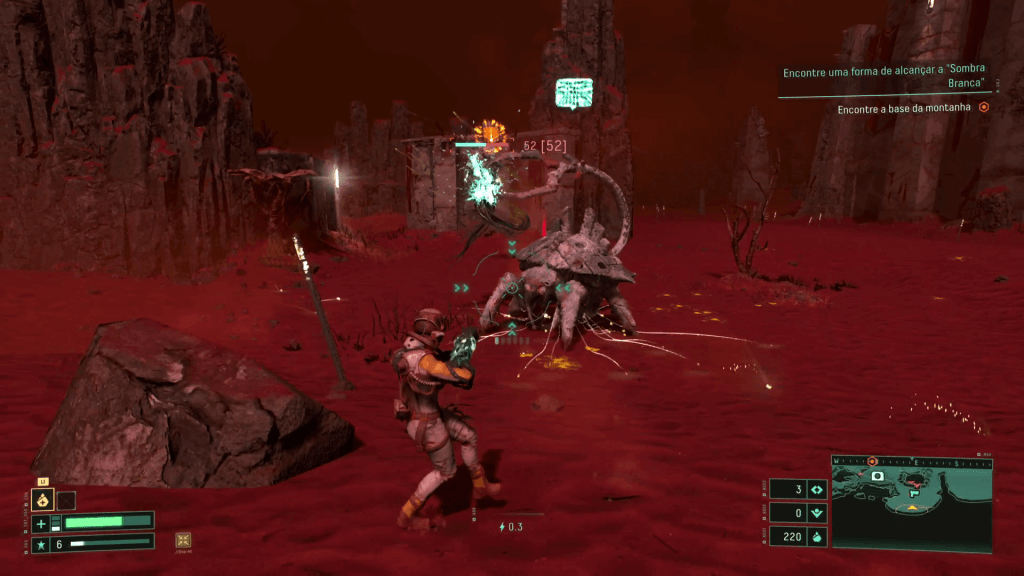
Task: Select the "Encontre a base da montanha" sub-objective
Action: point(904,108)
